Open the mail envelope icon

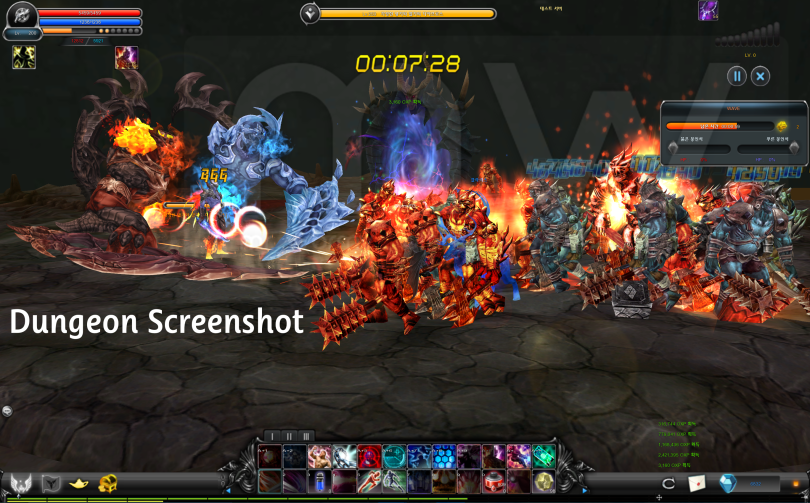point(696,482)
